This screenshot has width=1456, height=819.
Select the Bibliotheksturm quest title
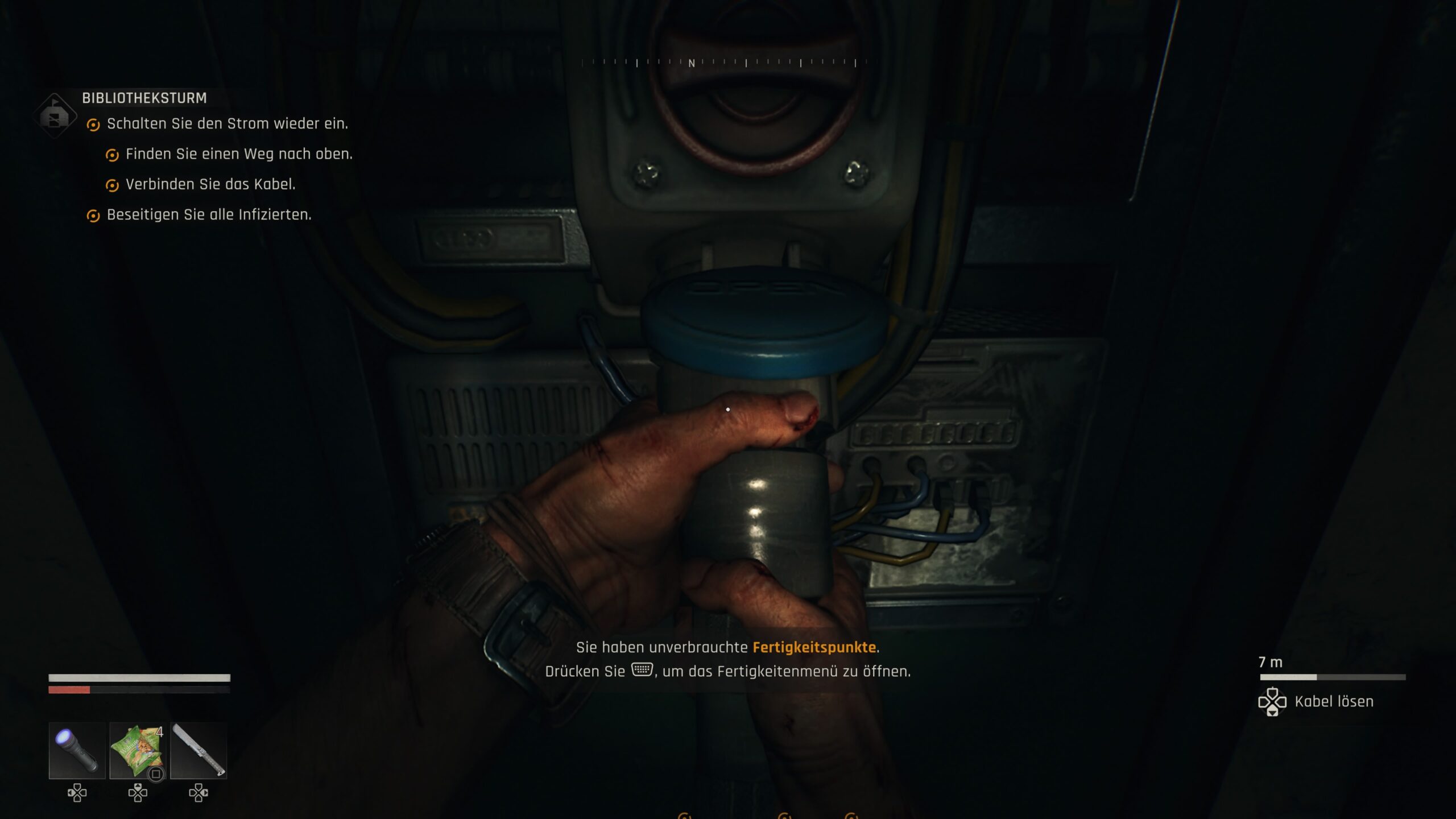coord(144,98)
